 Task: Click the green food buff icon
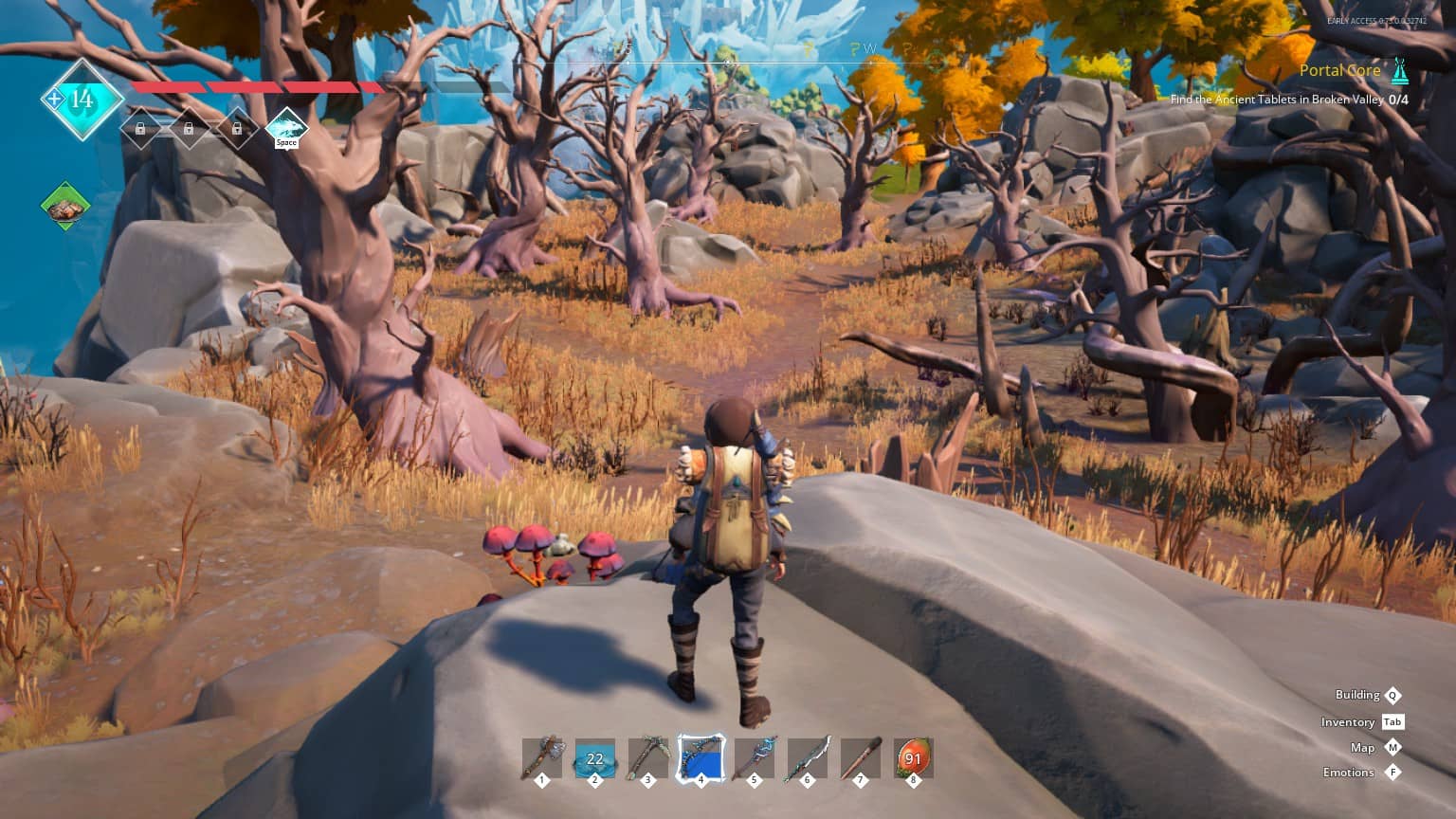(65, 207)
